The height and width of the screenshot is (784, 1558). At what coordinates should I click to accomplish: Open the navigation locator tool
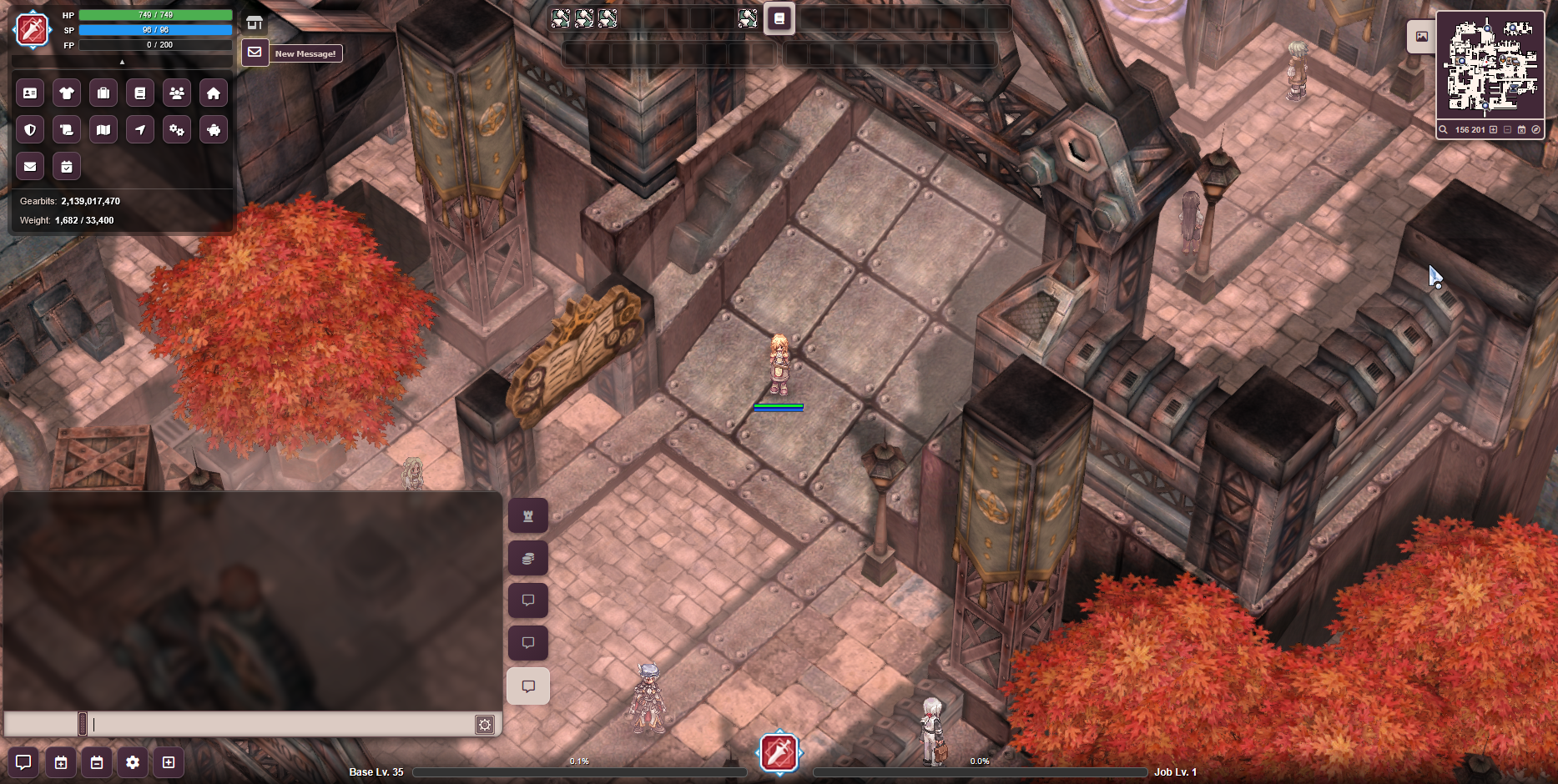point(140,129)
